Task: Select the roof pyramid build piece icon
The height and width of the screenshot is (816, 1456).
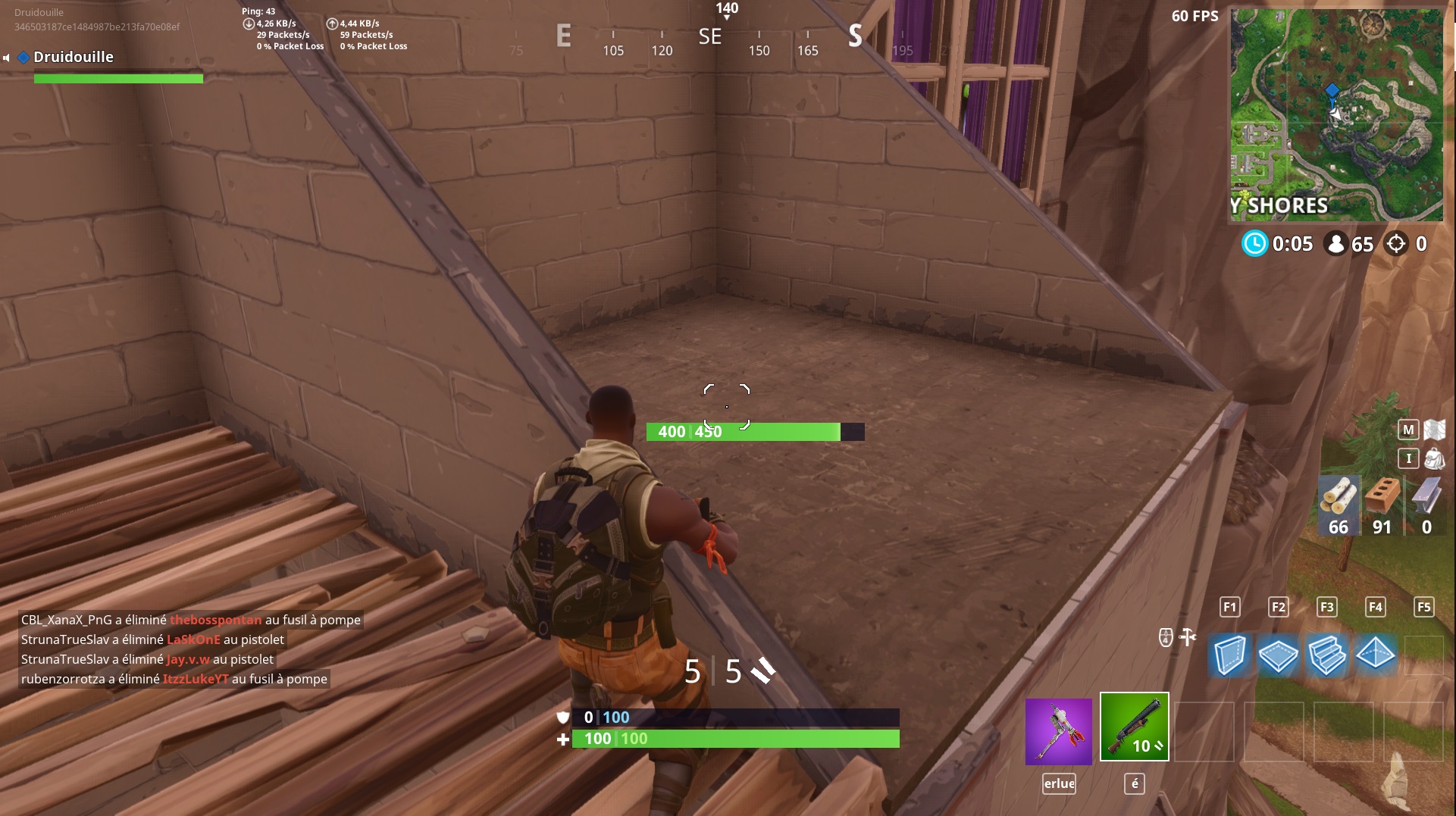Action: coord(1376,655)
